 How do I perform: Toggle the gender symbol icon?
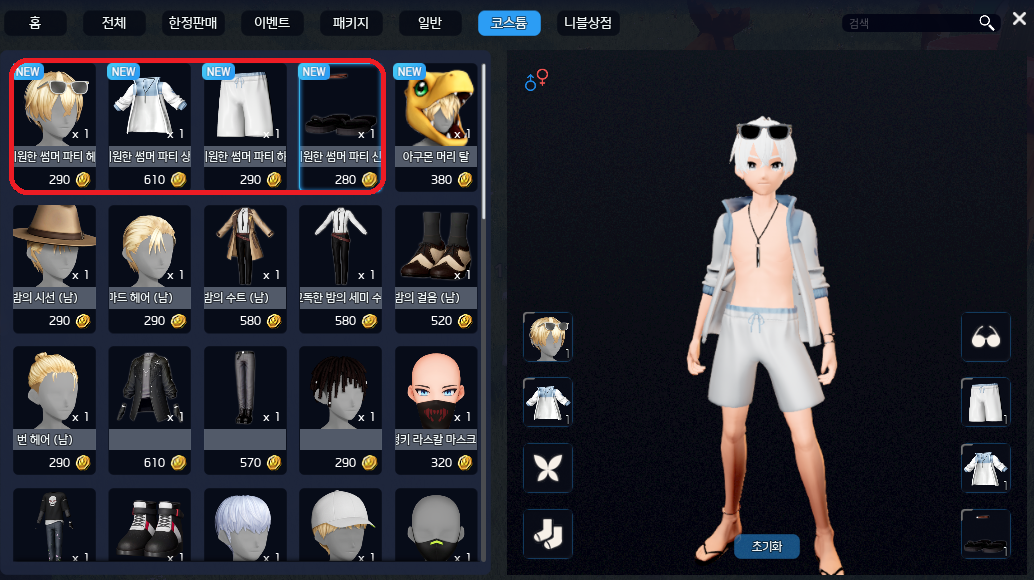pyautogui.click(x=536, y=81)
